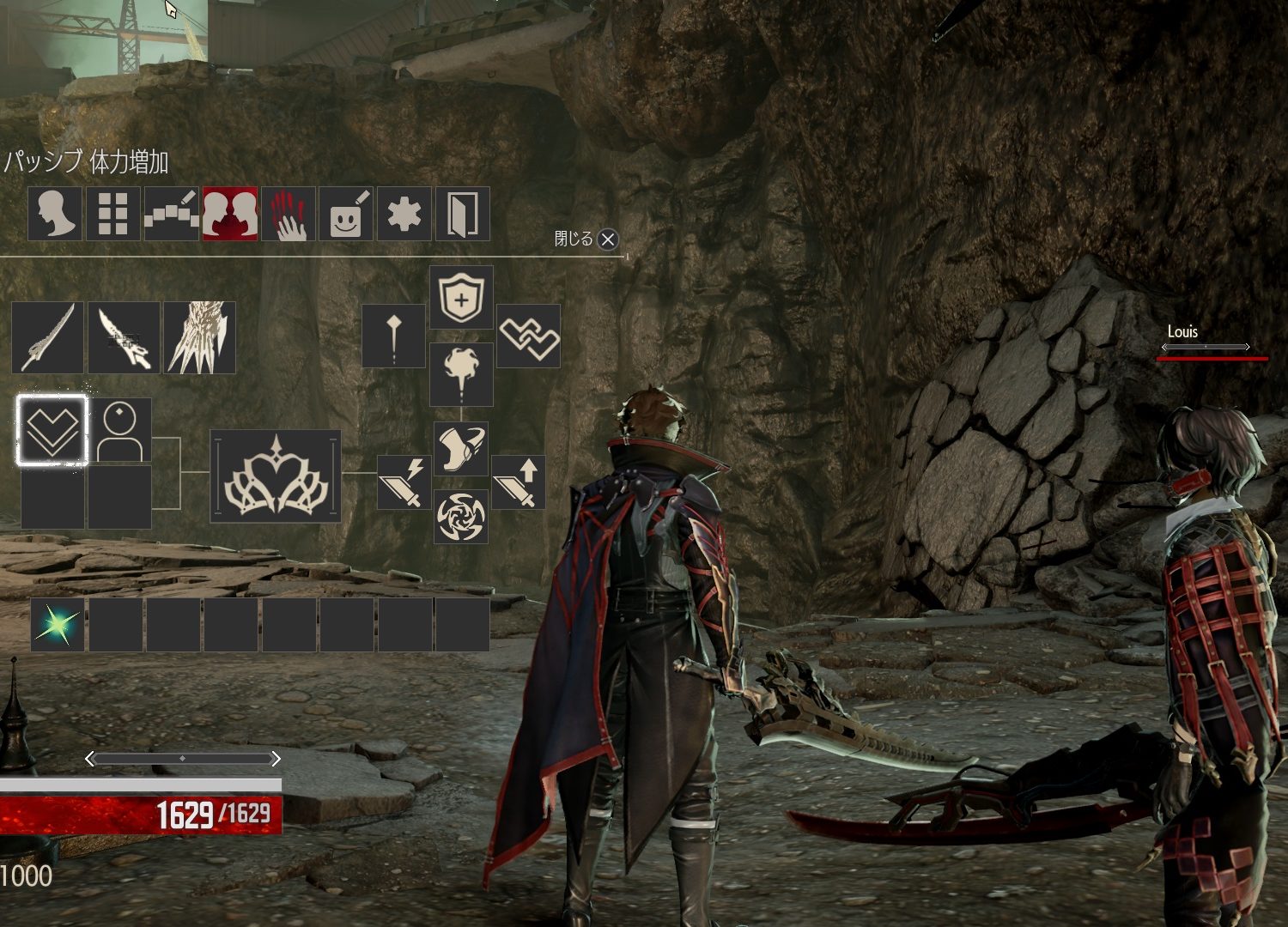The height and width of the screenshot is (927, 1288).
Task: Select the staircase and pencil tab
Action: [171, 214]
